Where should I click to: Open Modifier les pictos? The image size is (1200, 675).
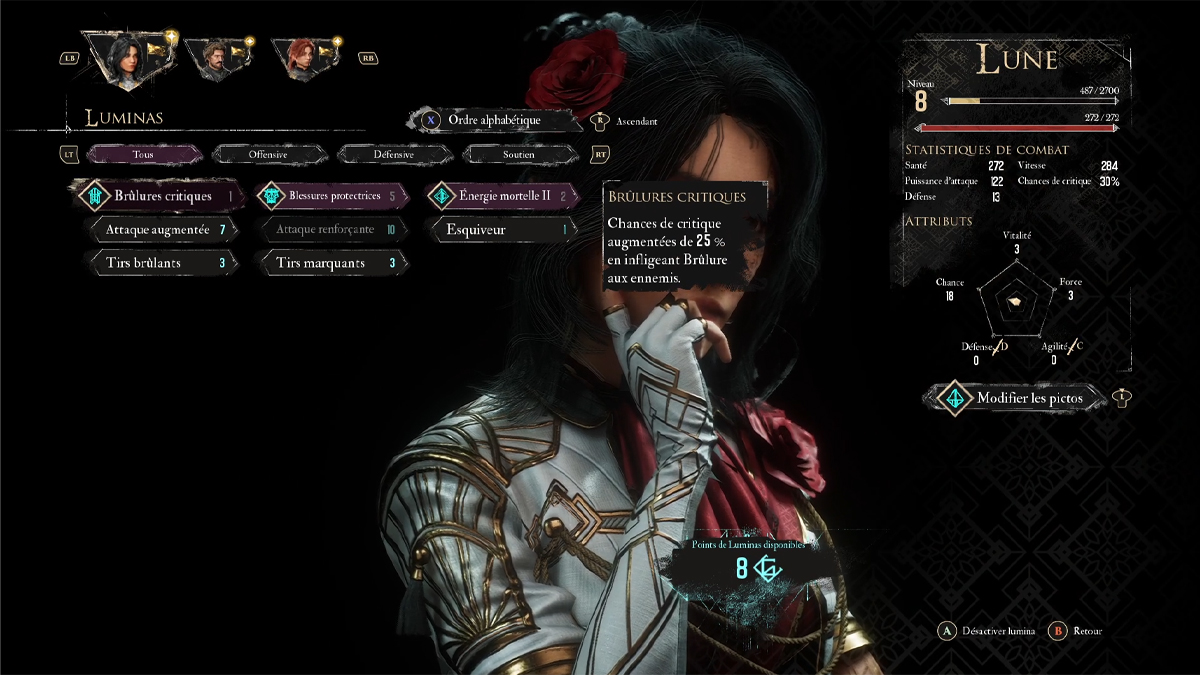[1028, 398]
